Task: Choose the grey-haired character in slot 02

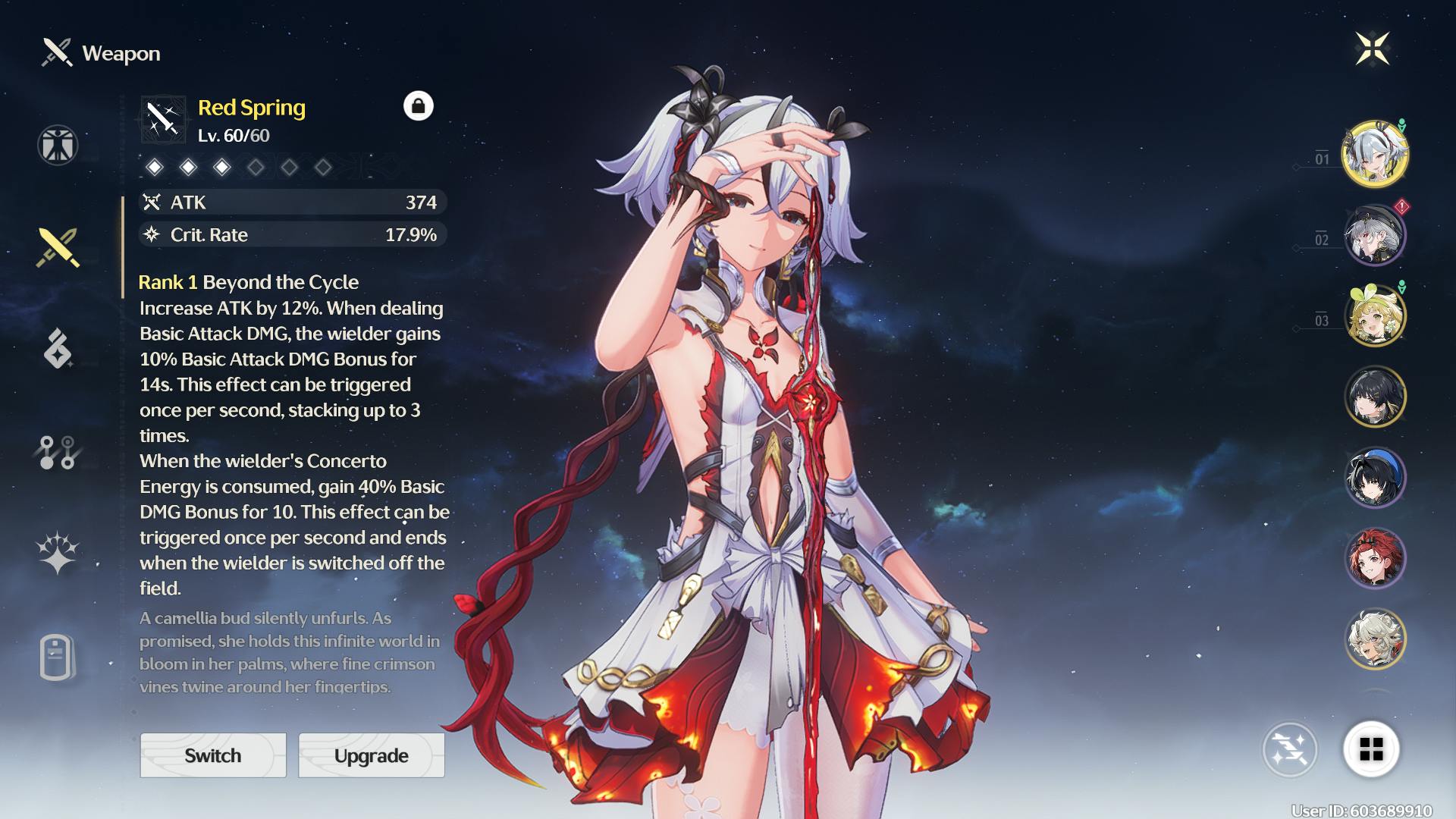Action: (x=1375, y=235)
